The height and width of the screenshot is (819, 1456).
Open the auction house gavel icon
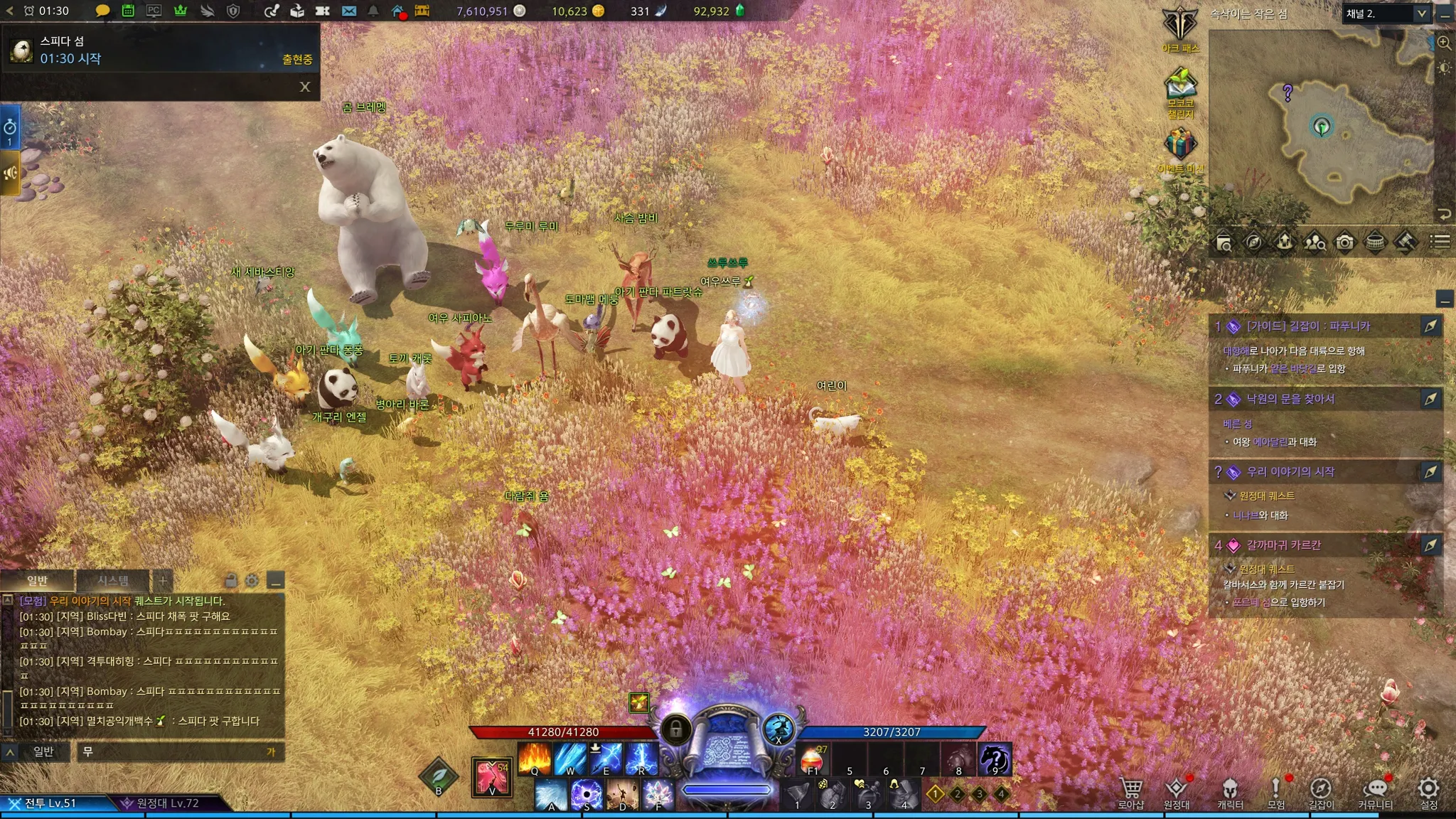1406,243
